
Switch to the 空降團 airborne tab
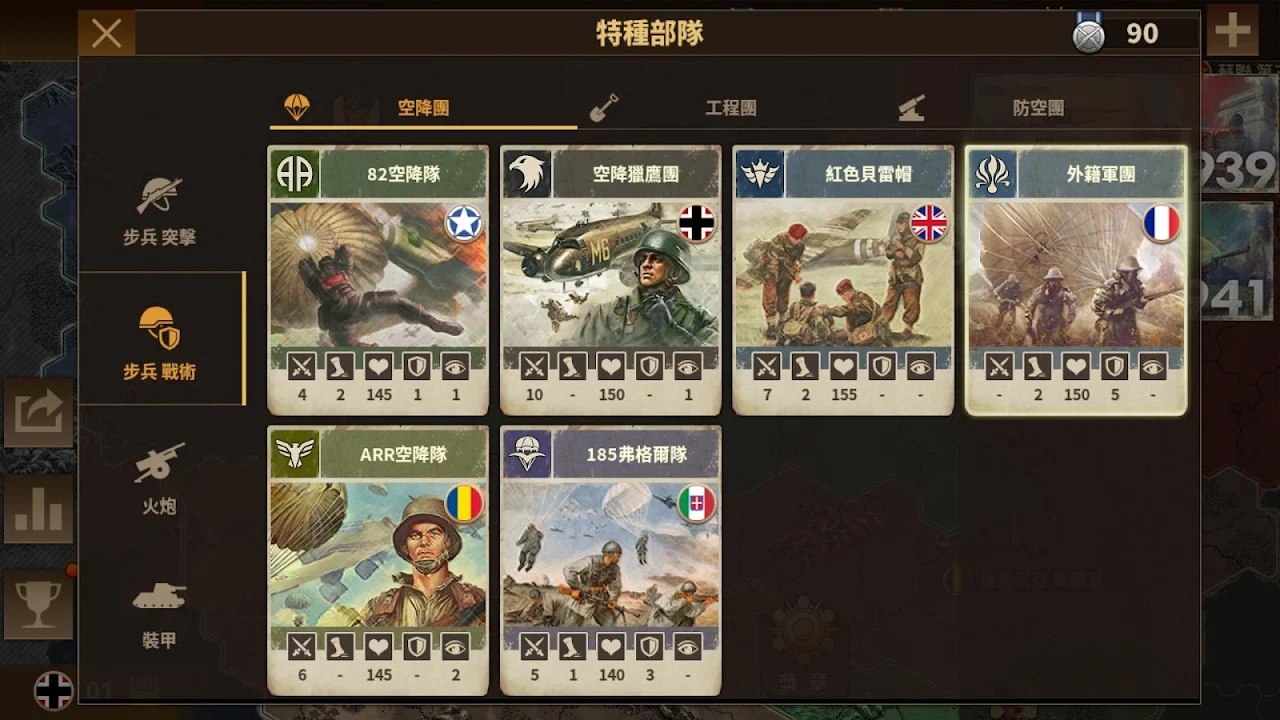coord(423,108)
